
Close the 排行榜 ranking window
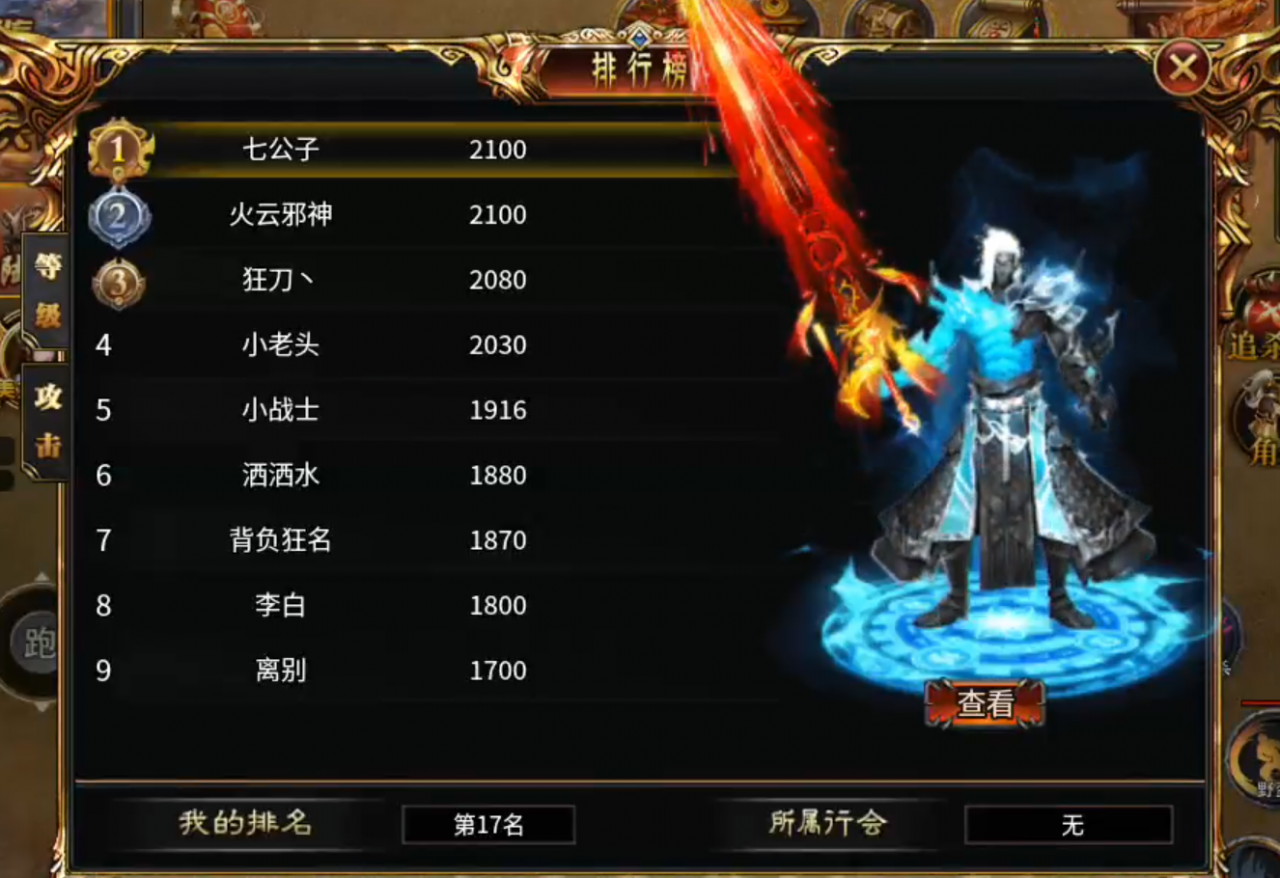point(1185,68)
